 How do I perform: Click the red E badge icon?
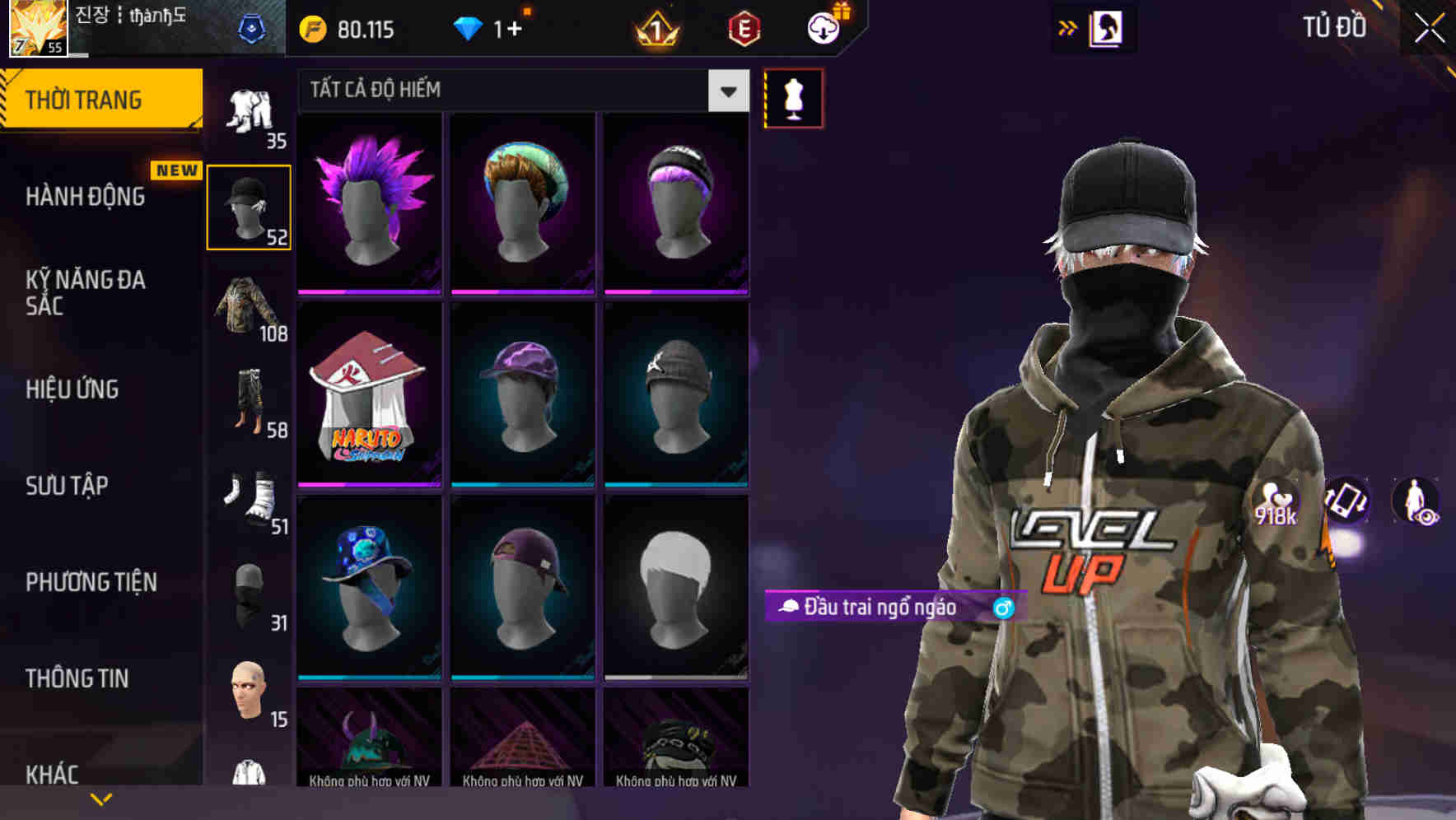coord(743,27)
